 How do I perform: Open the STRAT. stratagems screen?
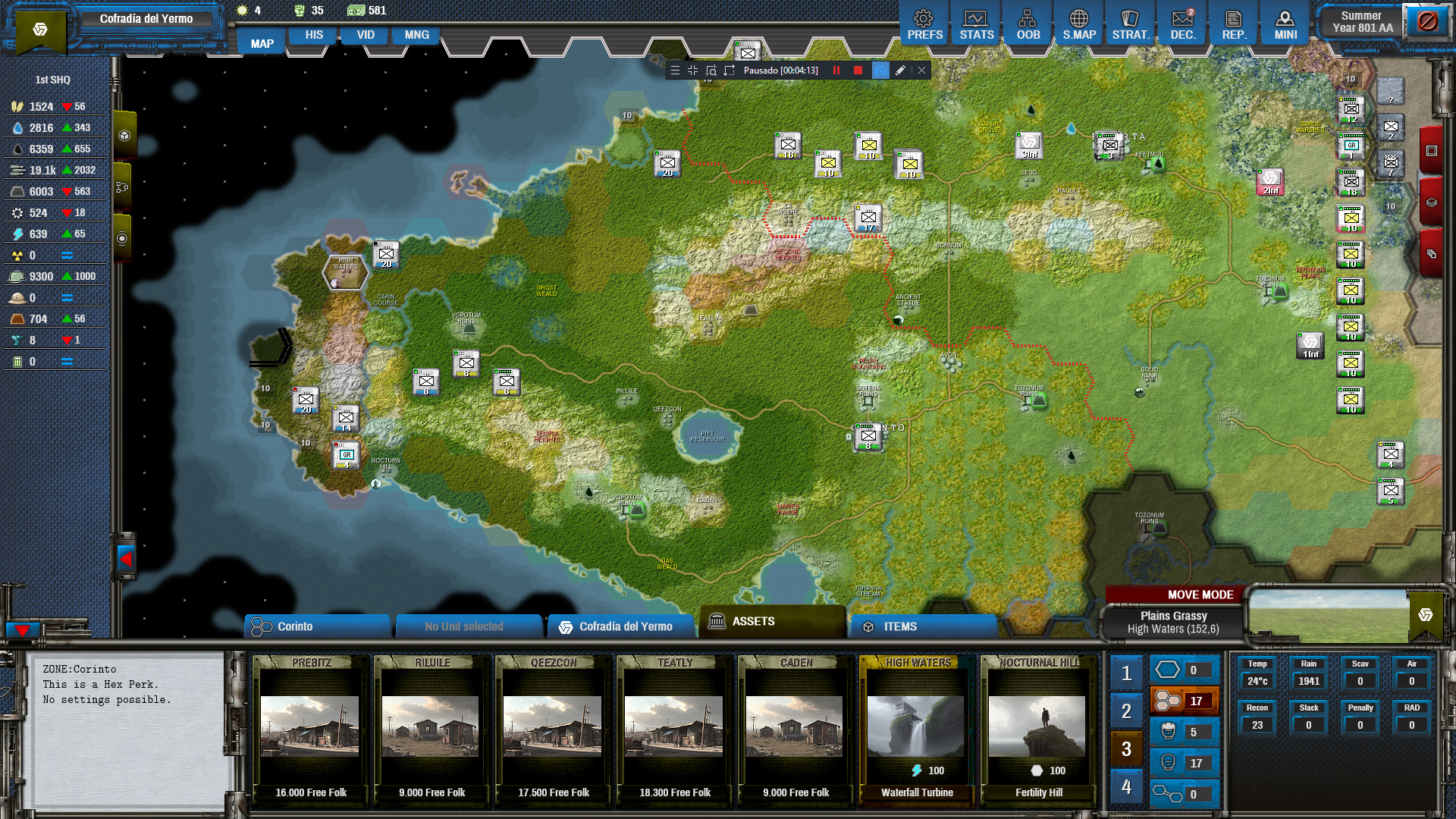pyautogui.click(x=1131, y=25)
